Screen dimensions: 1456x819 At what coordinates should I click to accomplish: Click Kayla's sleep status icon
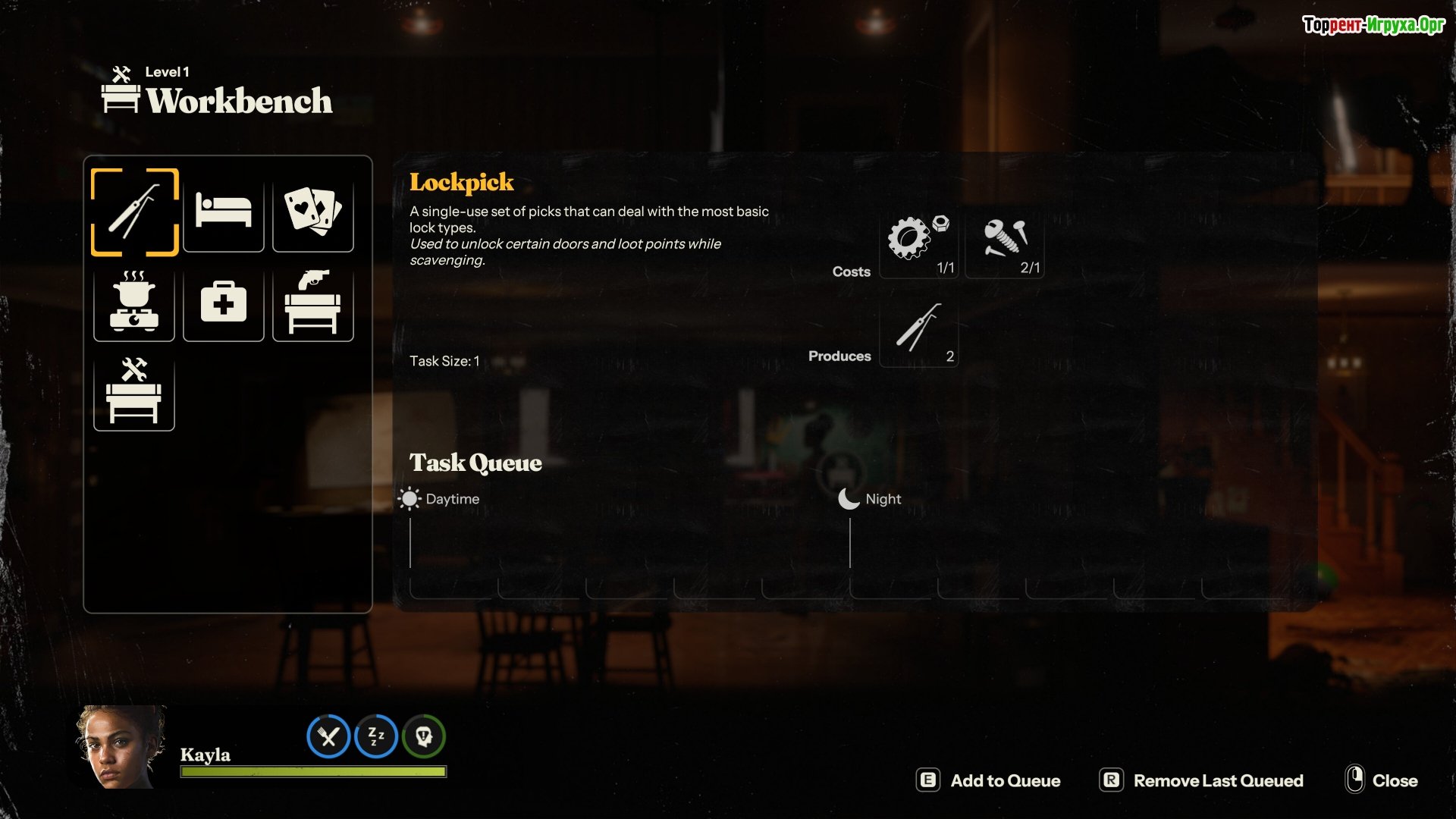pos(376,736)
